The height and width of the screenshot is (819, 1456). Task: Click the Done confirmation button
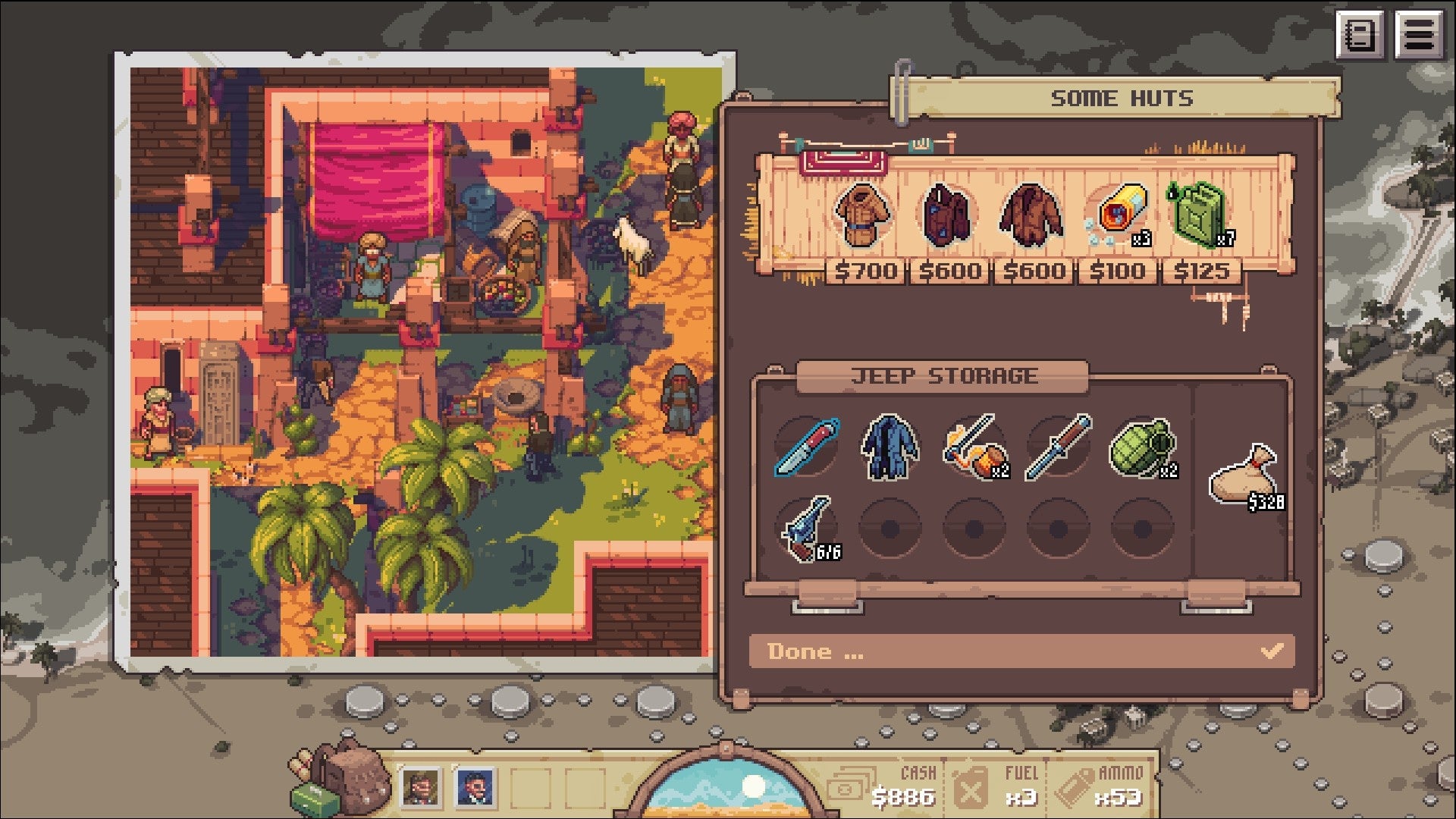click(1021, 651)
